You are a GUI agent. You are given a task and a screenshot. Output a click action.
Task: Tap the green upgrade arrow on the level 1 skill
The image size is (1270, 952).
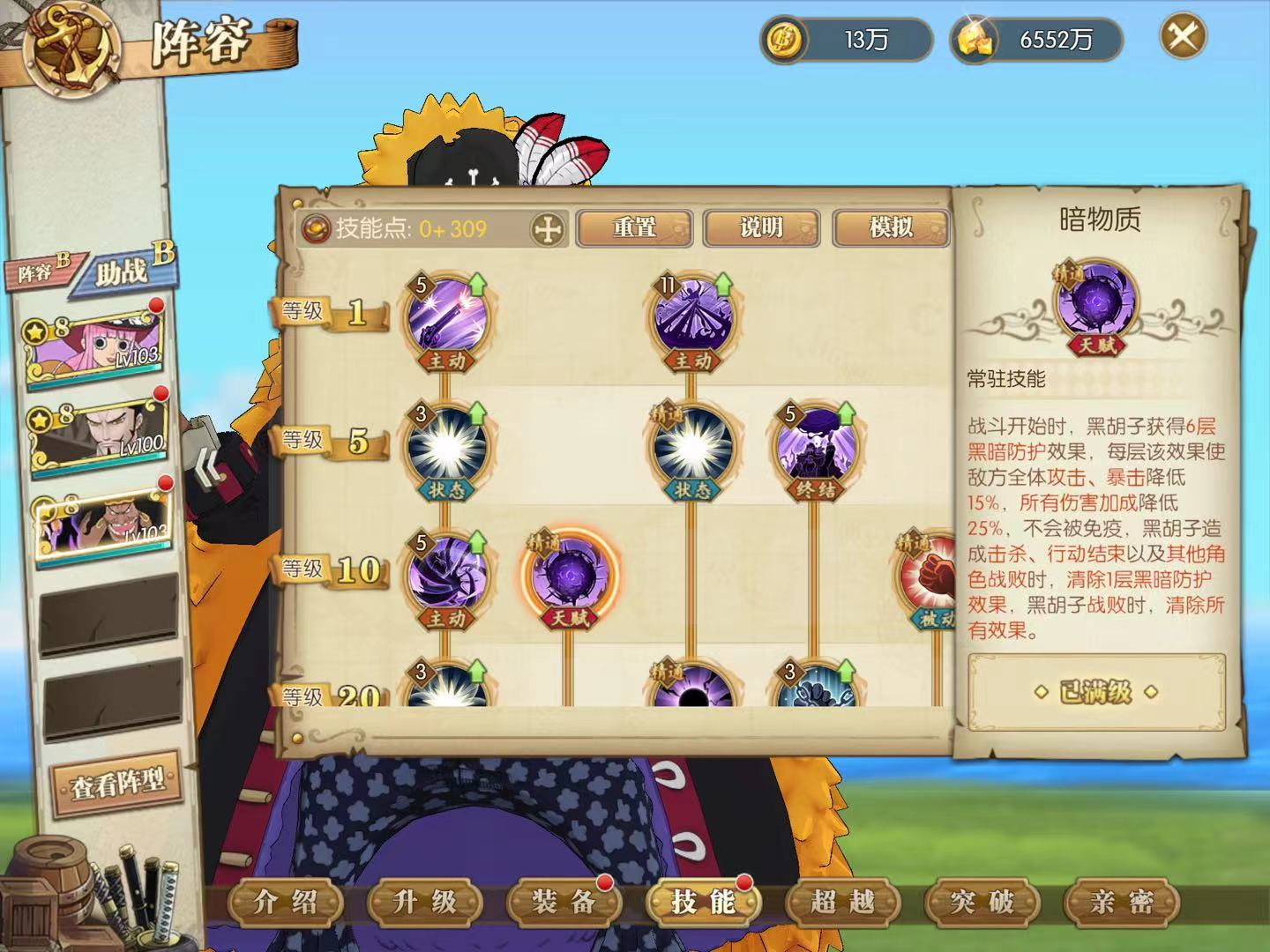click(x=476, y=285)
